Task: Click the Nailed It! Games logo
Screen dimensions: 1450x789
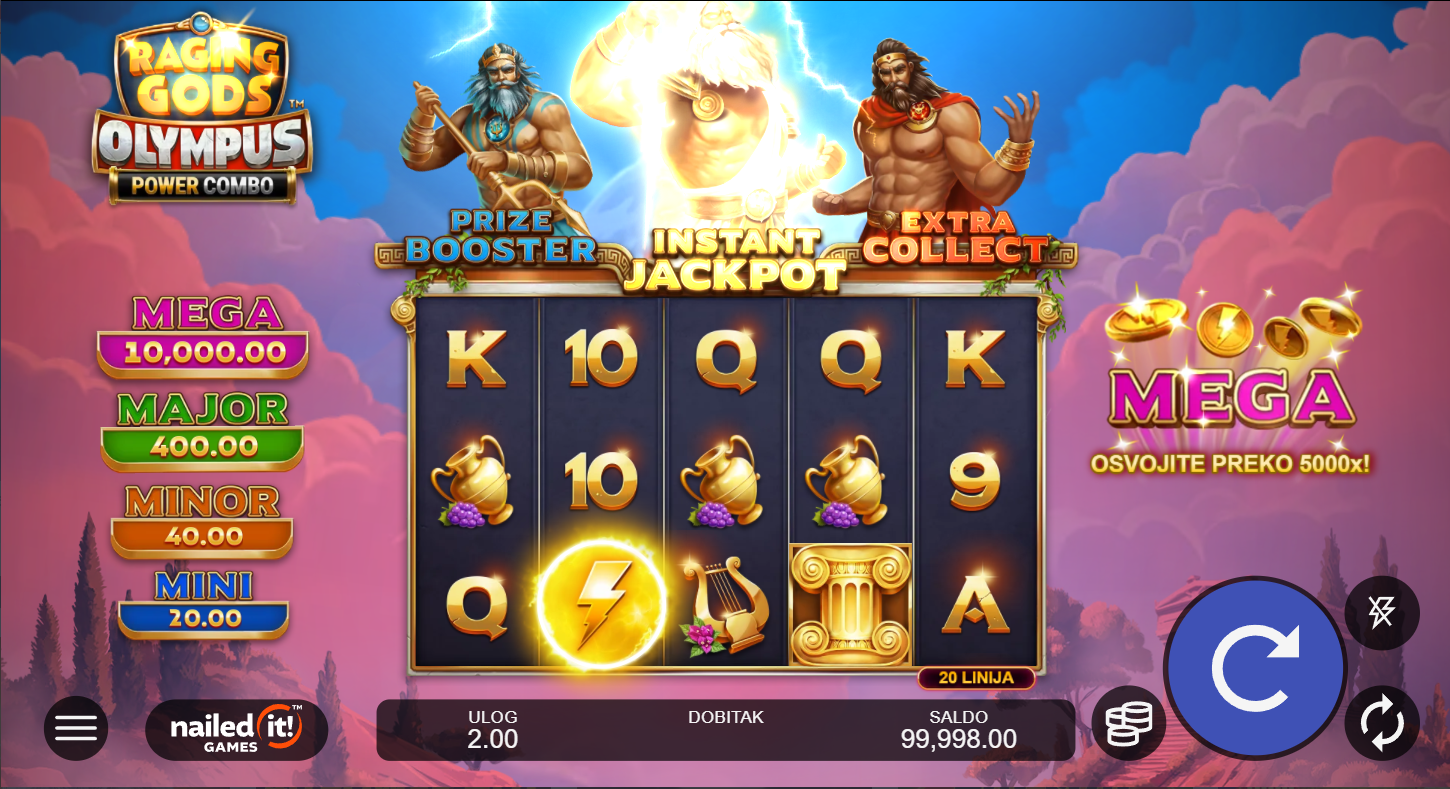Action: pyautogui.click(x=236, y=729)
